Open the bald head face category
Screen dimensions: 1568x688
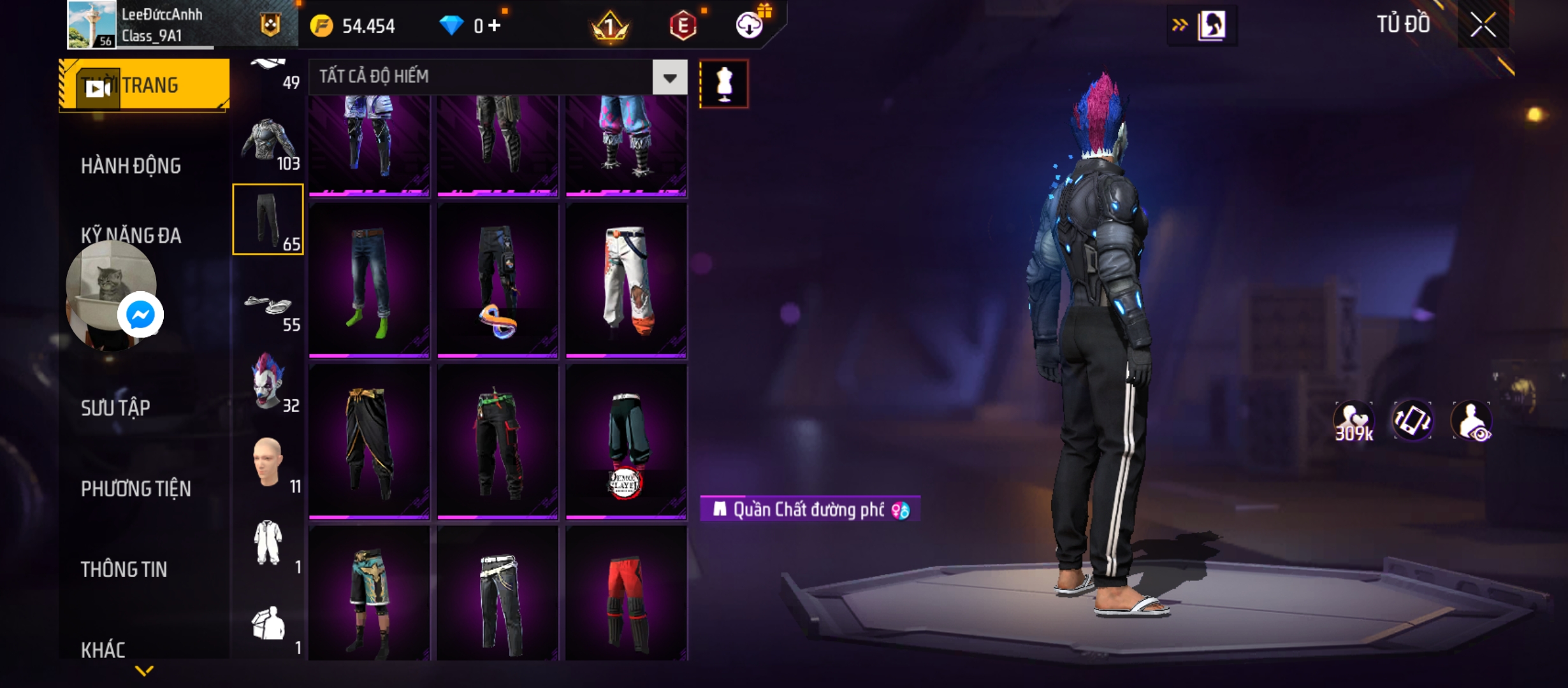268,464
